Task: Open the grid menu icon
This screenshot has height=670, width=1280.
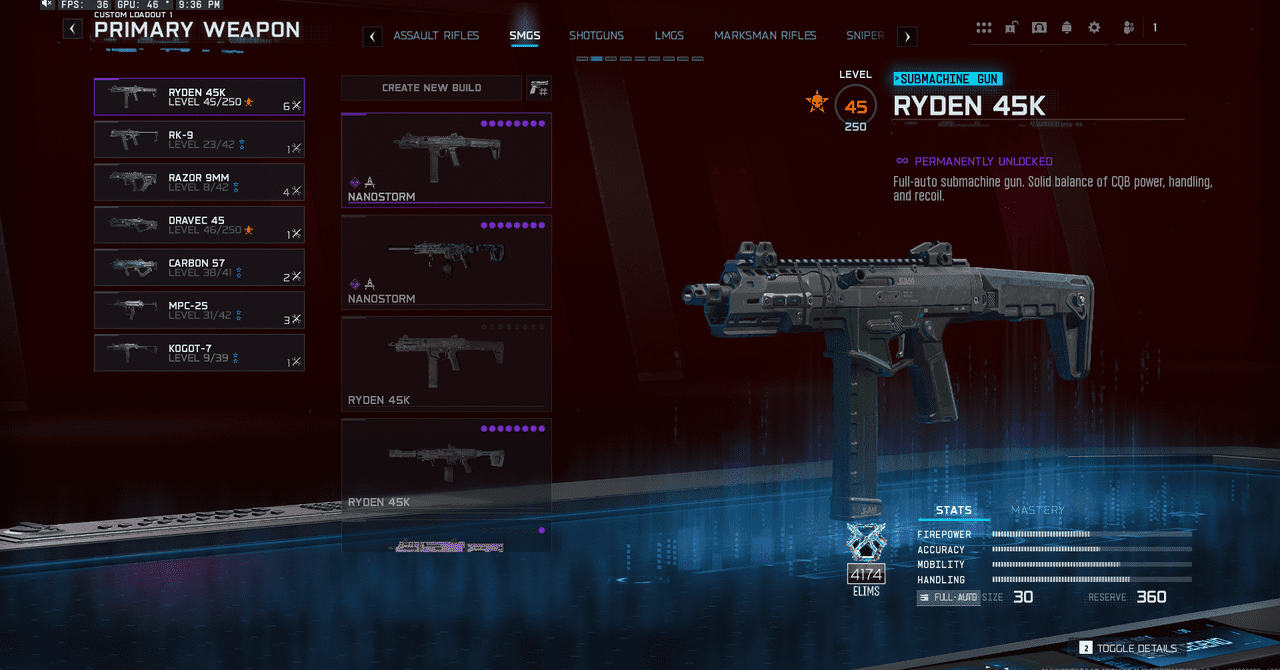Action: pyautogui.click(x=984, y=28)
